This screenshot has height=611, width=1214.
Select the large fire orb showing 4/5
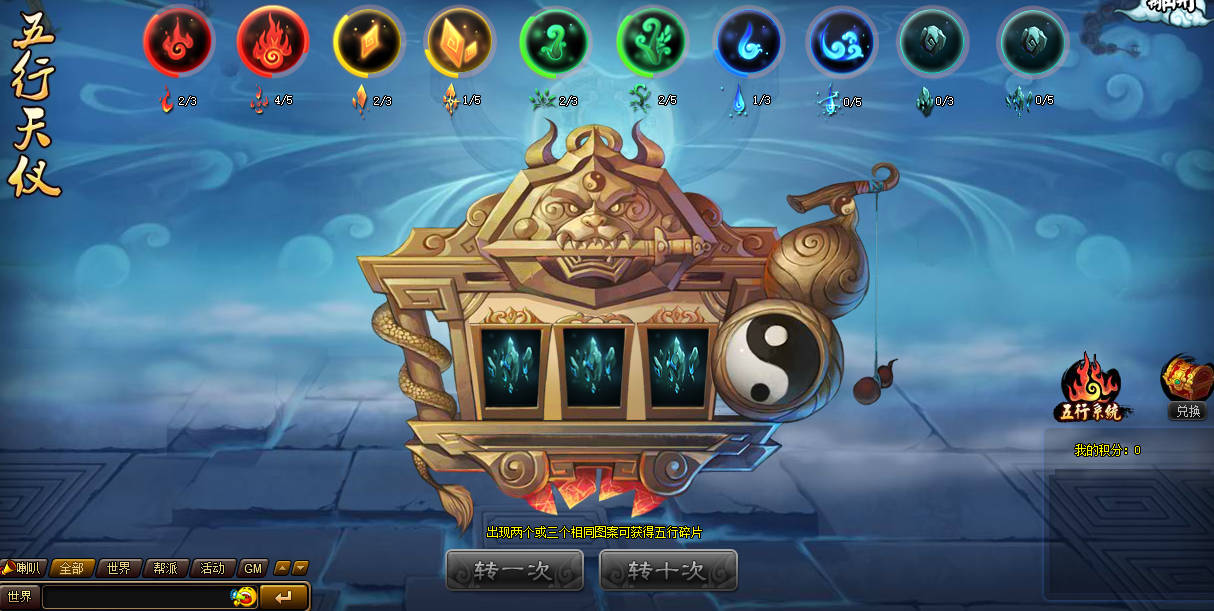pos(272,41)
